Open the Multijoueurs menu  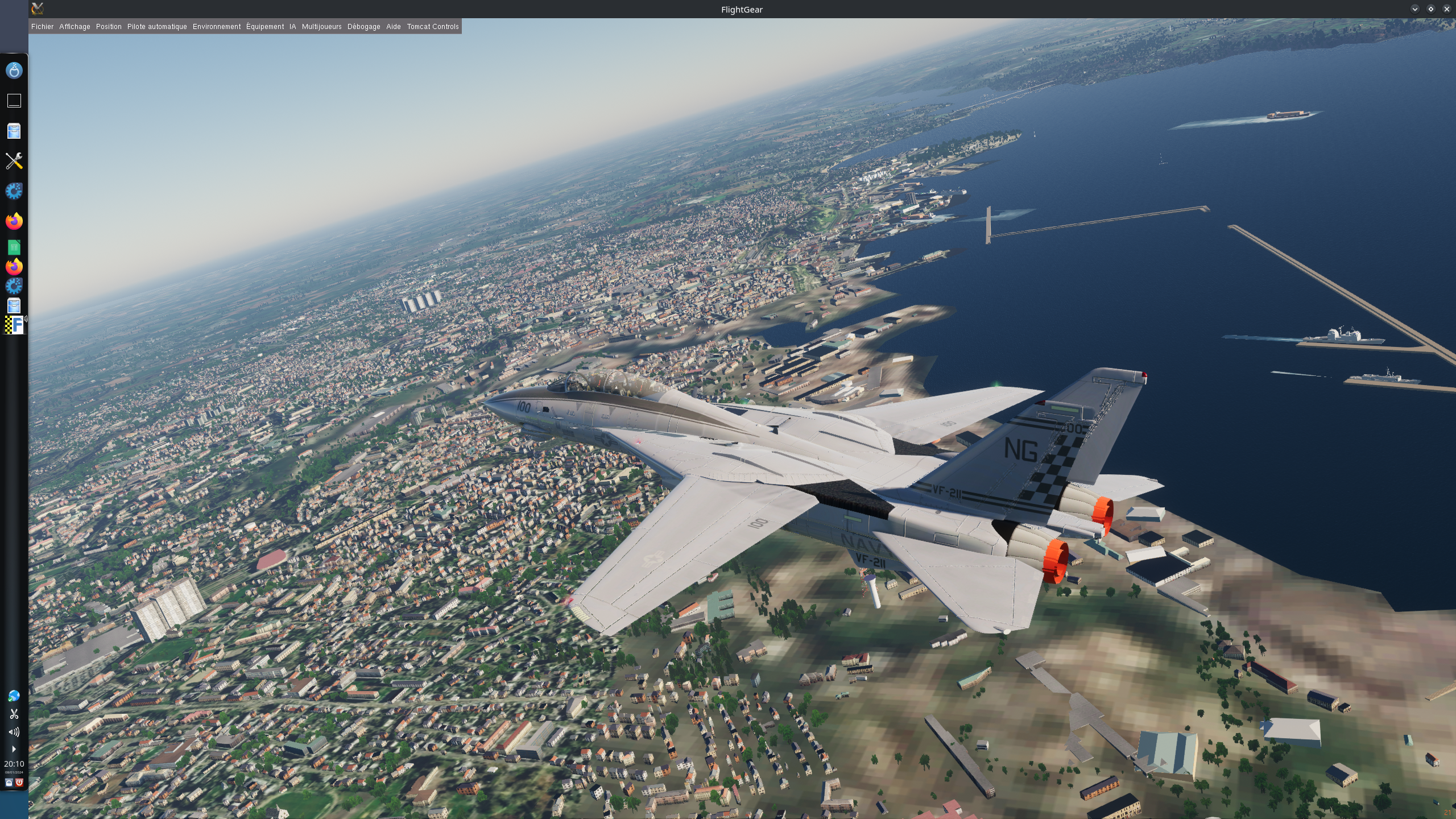pos(321,27)
